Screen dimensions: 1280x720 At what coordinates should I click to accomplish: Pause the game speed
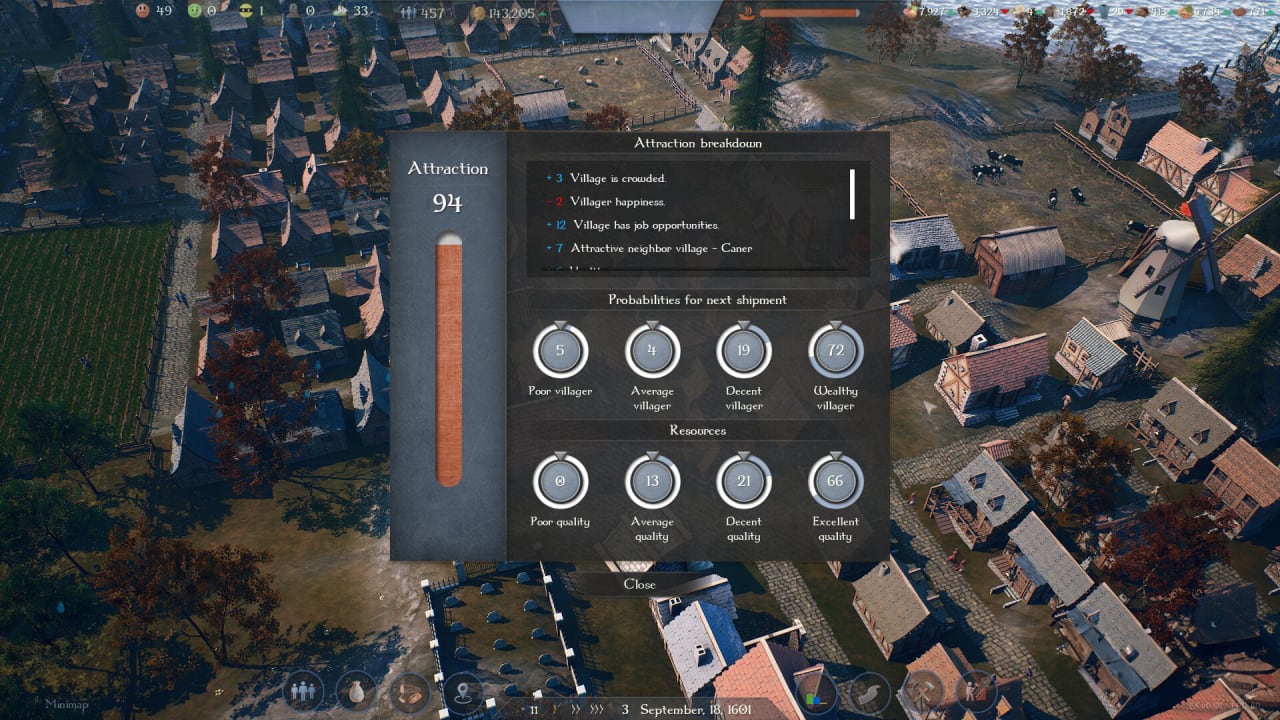coord(534,710)
